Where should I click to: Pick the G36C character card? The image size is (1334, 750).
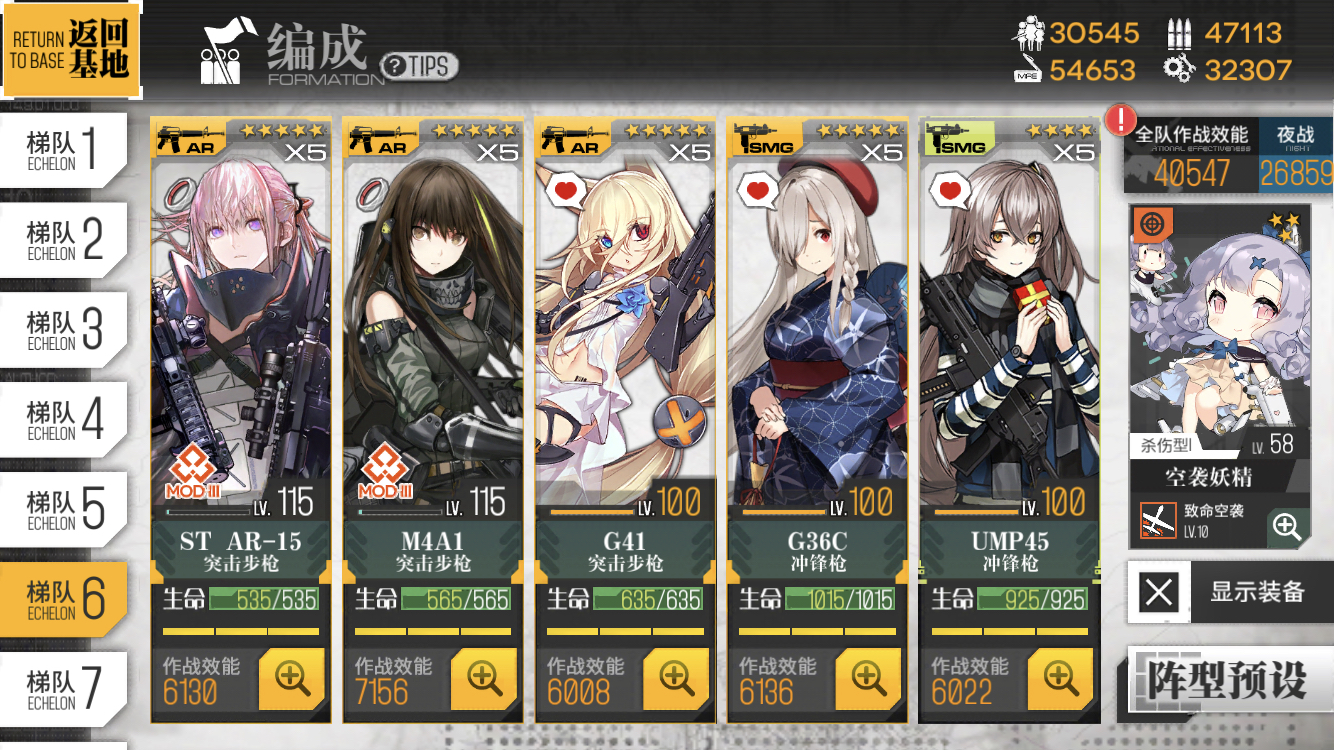[x=816, y=330]
